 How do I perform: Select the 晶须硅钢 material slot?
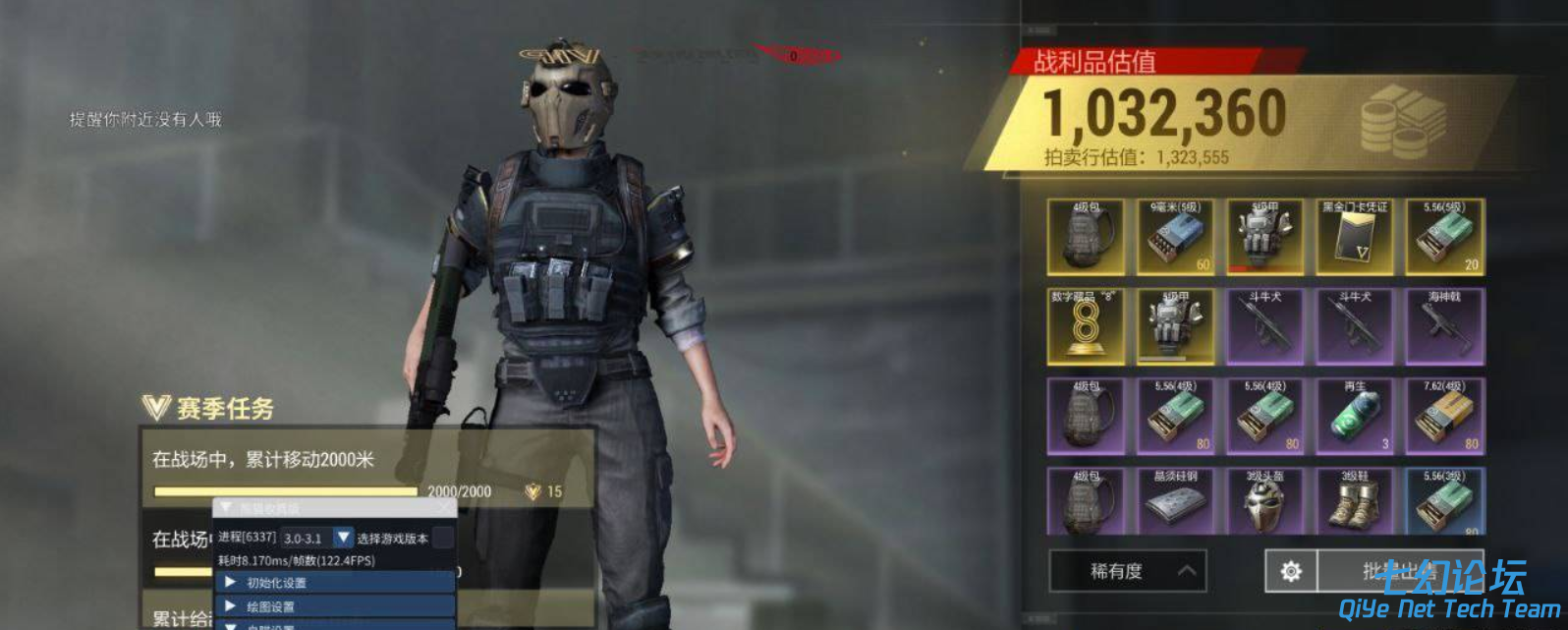[x=1175, y=501]
